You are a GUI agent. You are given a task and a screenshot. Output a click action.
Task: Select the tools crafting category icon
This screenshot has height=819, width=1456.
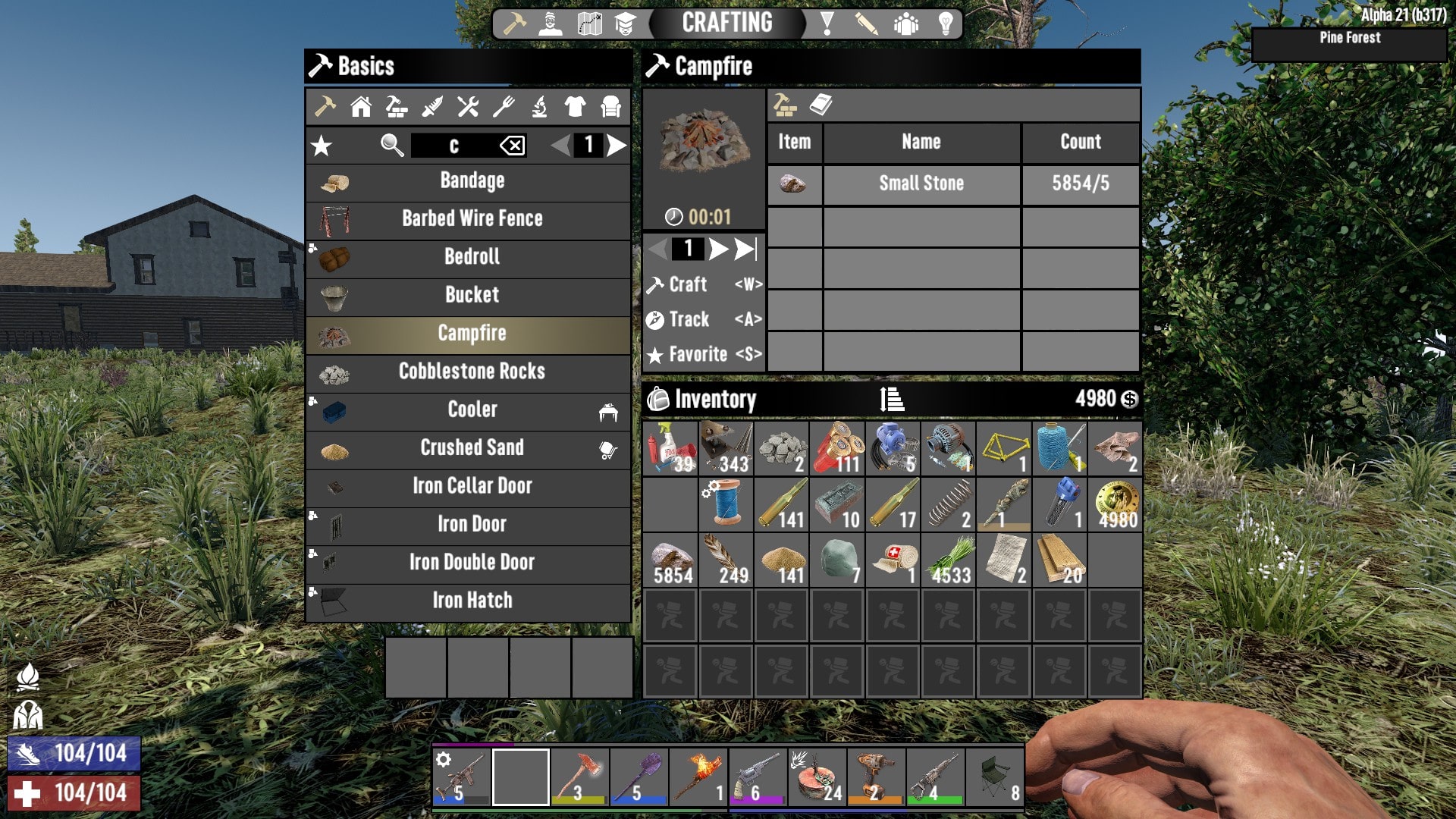point(467,107)
